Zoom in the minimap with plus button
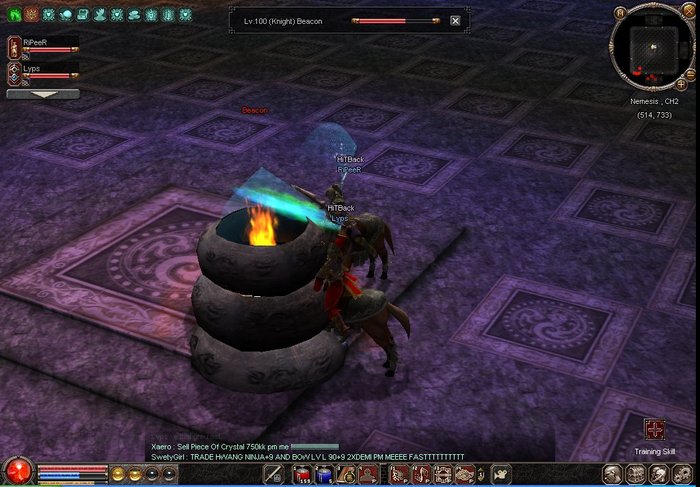This screenshot has width=700, height=487. click(x=682, y=85)
